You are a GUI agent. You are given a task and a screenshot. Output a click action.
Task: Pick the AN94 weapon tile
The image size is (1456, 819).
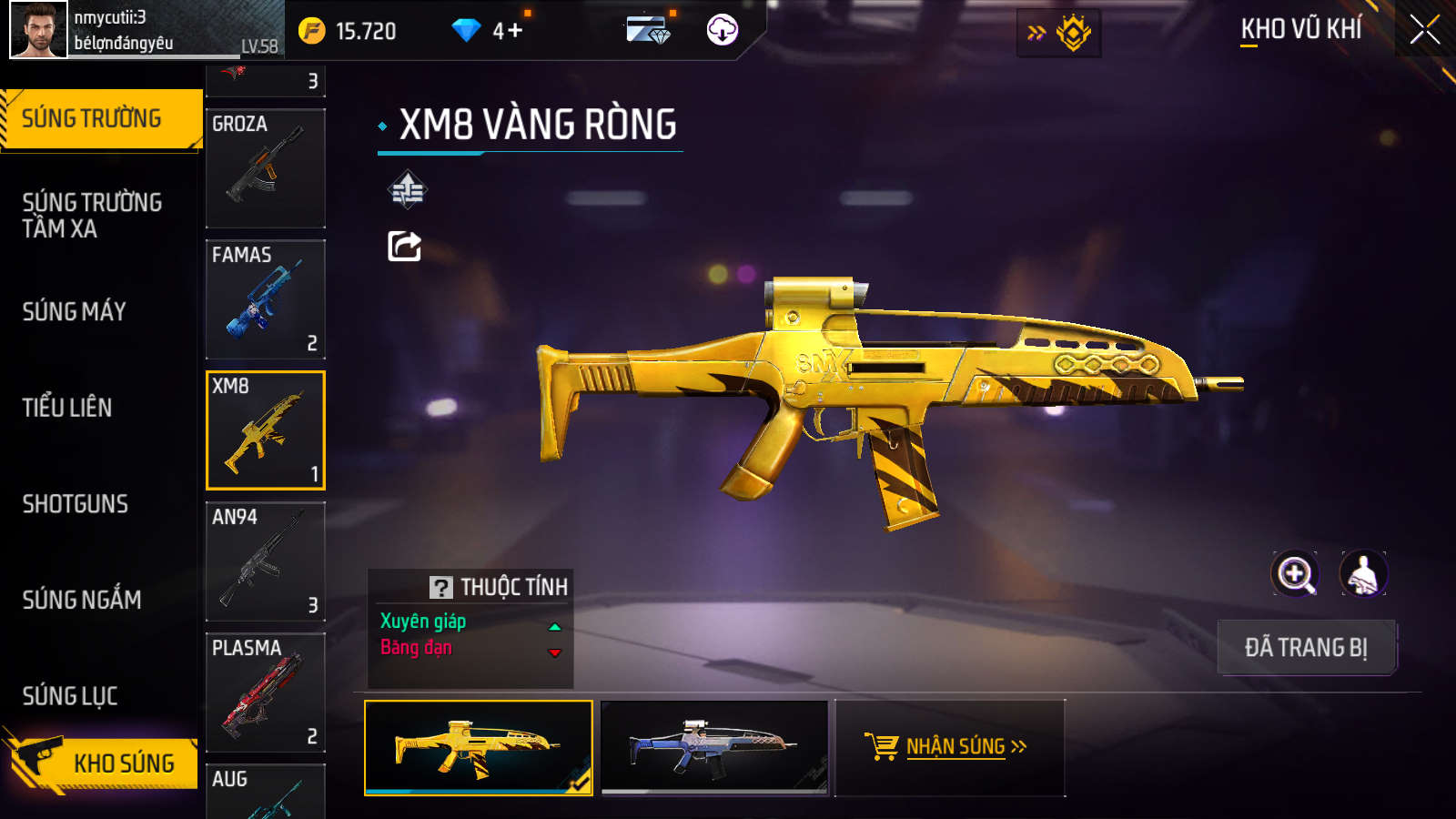tap(266, 561)
